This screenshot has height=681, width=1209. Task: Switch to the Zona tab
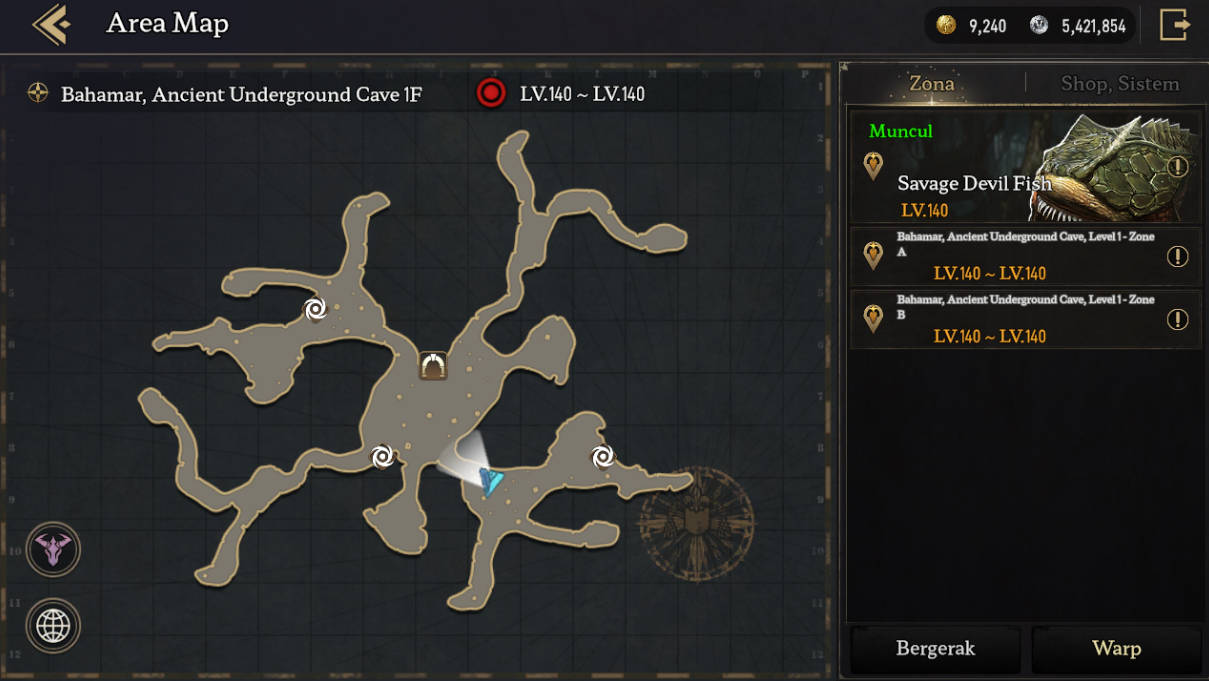[931, 84]
